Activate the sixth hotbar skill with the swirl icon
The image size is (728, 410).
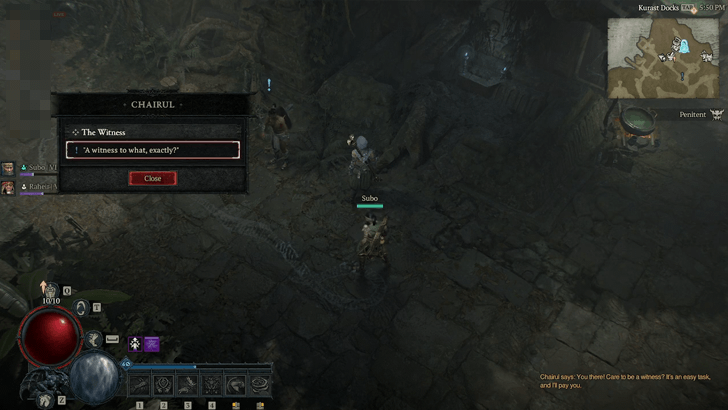click(261, 384)
